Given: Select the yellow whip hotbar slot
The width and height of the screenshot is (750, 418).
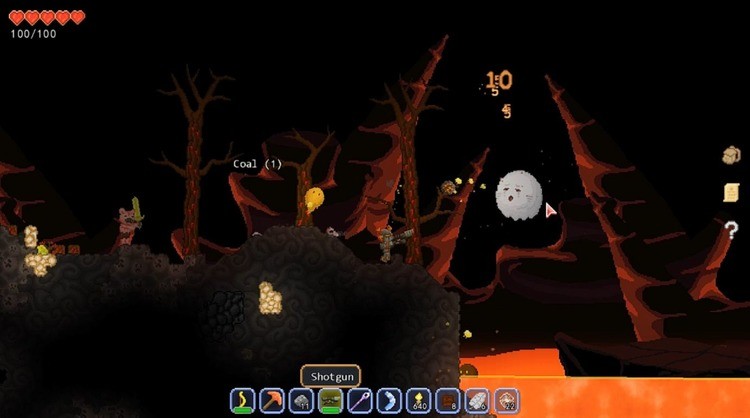Looking at the screenshot, I should [x=243, y=401].
